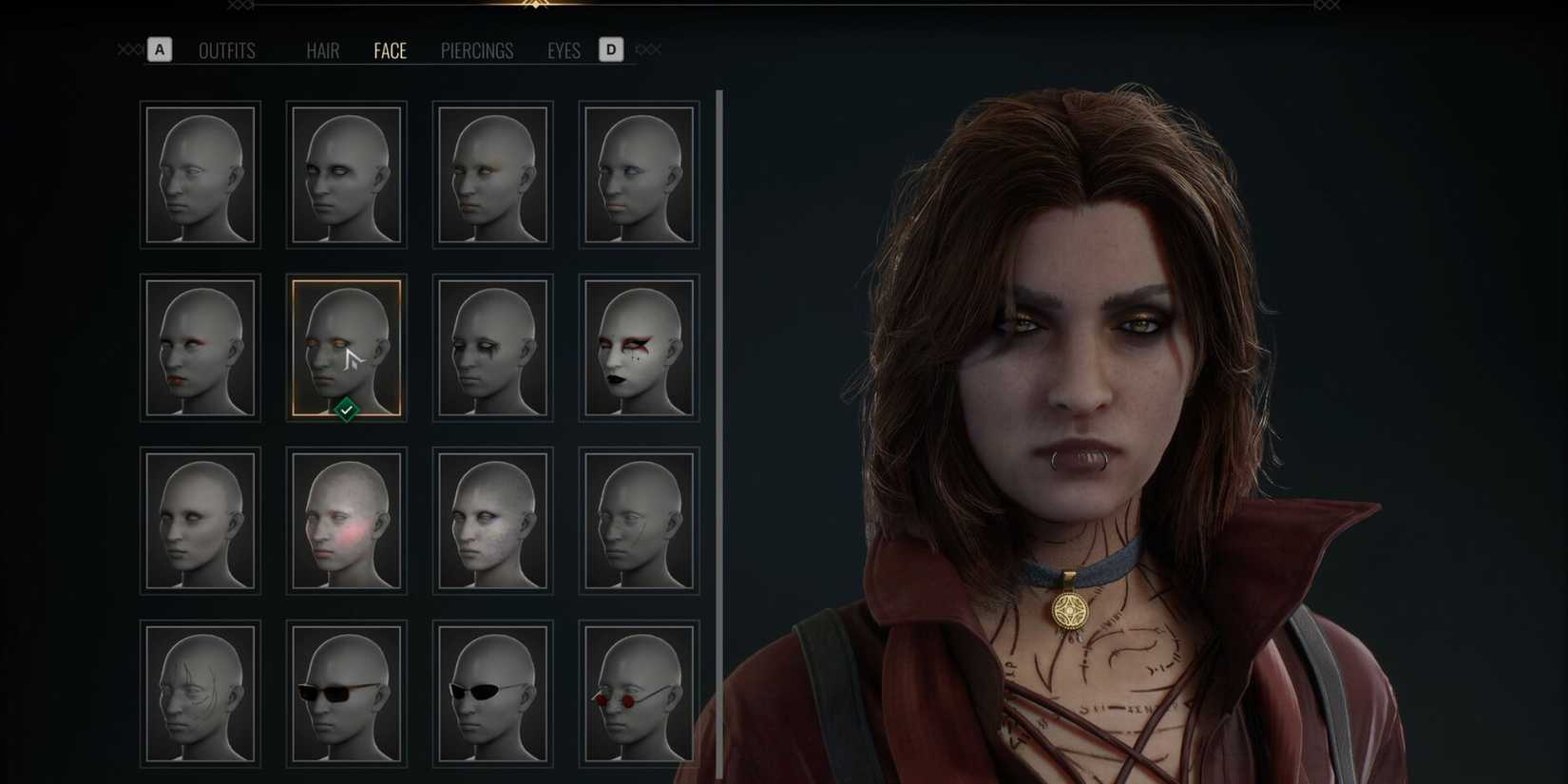Screen dimensions: 1568x784
Task: Click the D button to go to next category
Action: tap(611, 49)
